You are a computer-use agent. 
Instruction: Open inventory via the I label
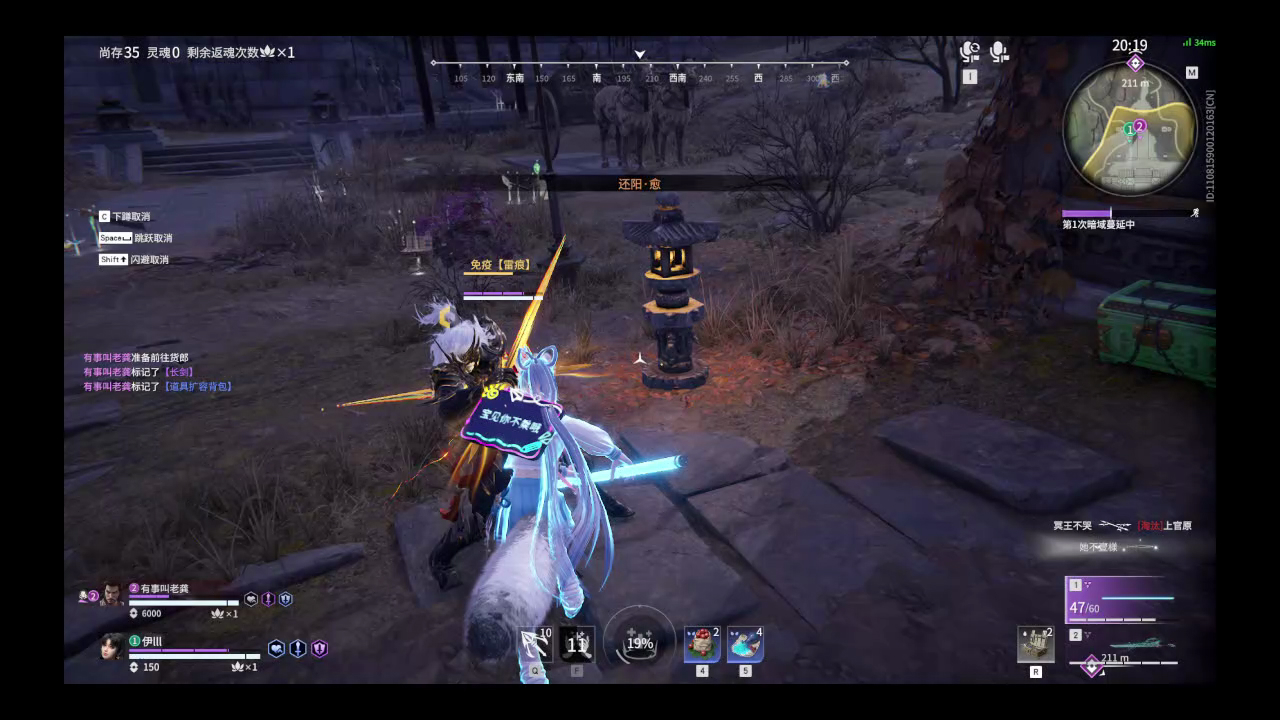point(970,76)
